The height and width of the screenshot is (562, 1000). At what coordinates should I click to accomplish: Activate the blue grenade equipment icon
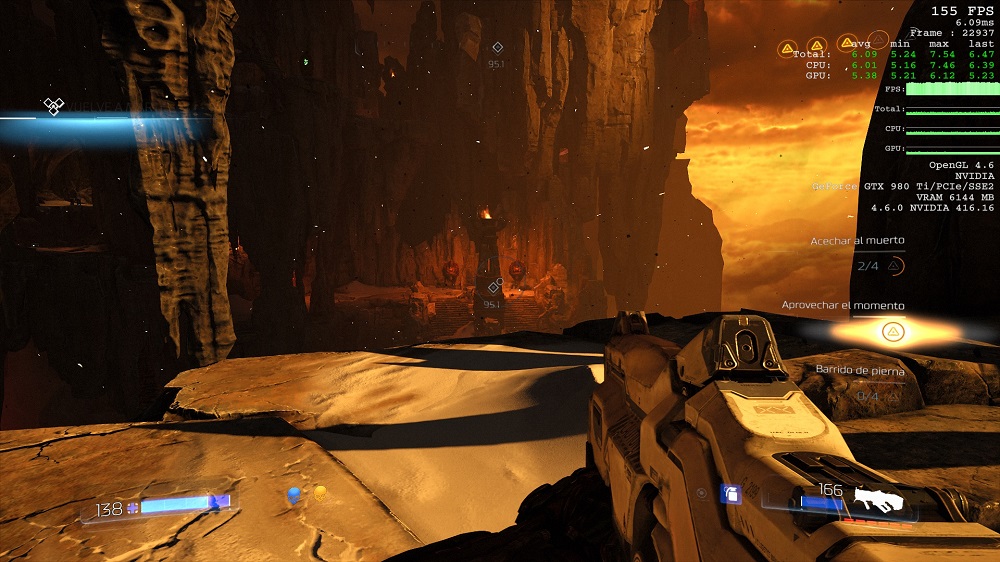tap(731, 493)
